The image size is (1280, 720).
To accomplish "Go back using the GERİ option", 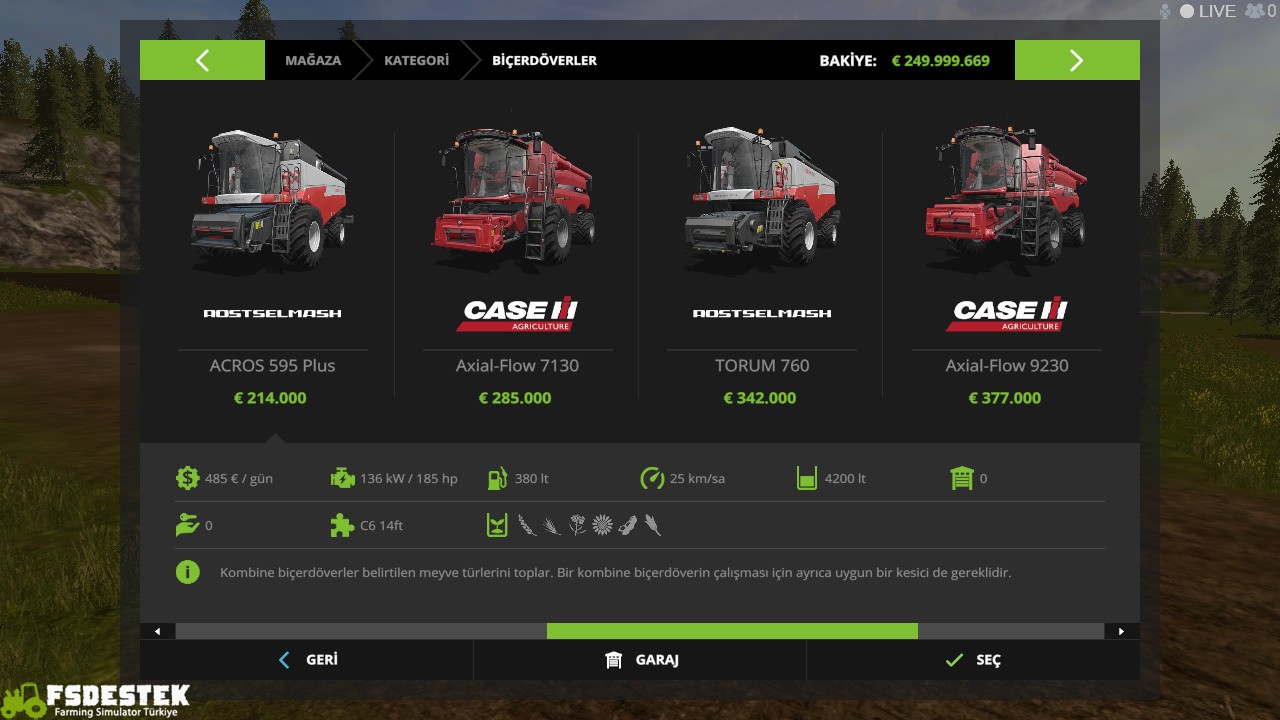I will coord(307,660).
